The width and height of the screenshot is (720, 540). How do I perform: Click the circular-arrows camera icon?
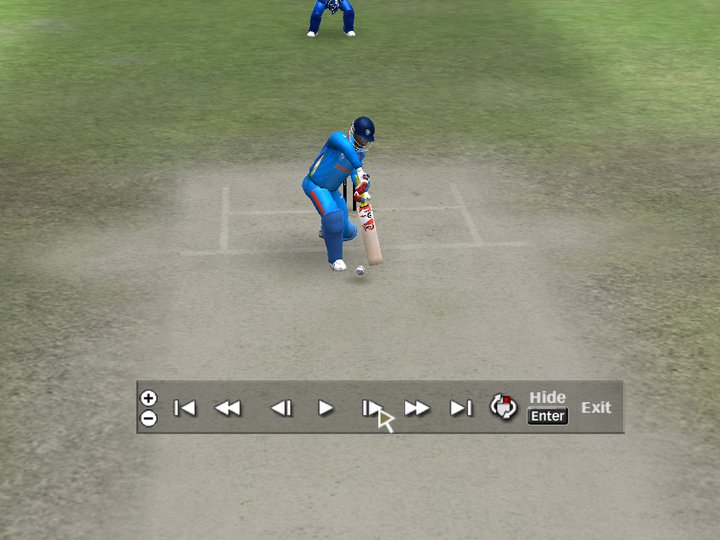point(503,407)
